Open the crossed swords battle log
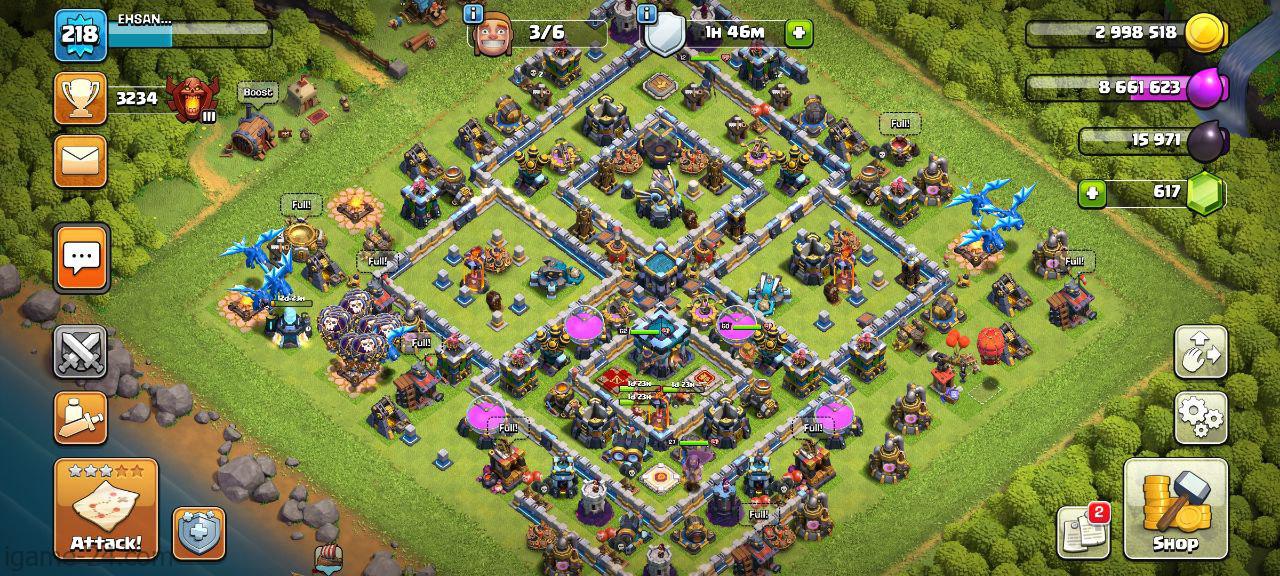Screen dimensions: 1280x576 click(x=80, y=351)
